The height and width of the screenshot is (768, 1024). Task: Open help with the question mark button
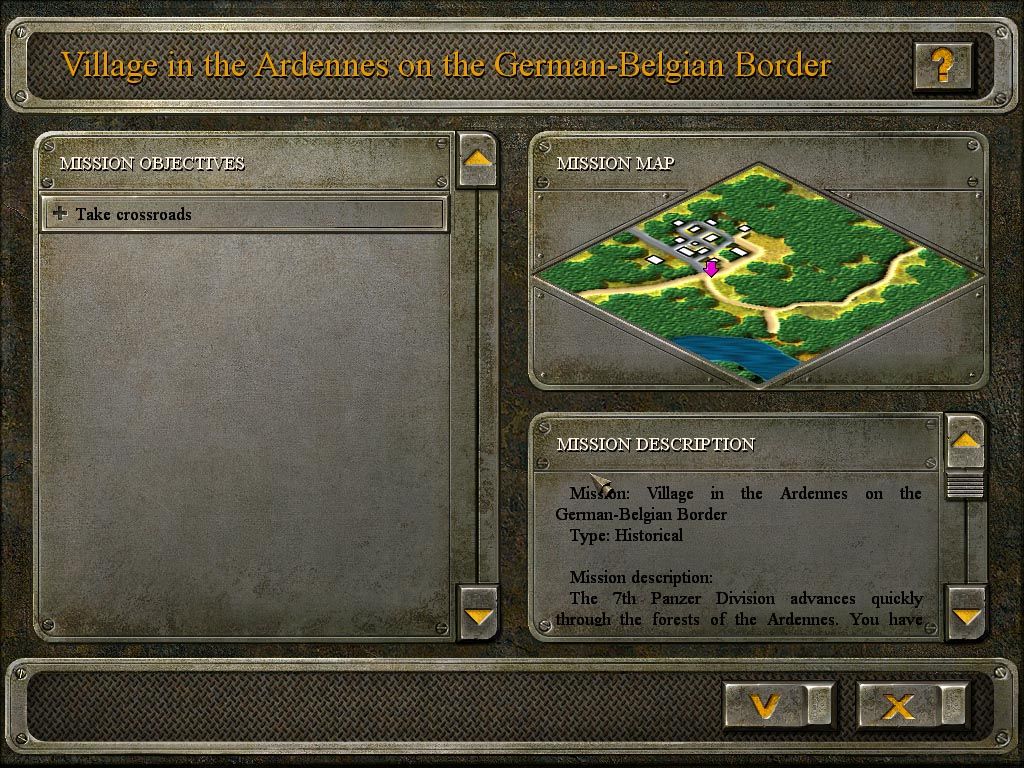[941, 66]
